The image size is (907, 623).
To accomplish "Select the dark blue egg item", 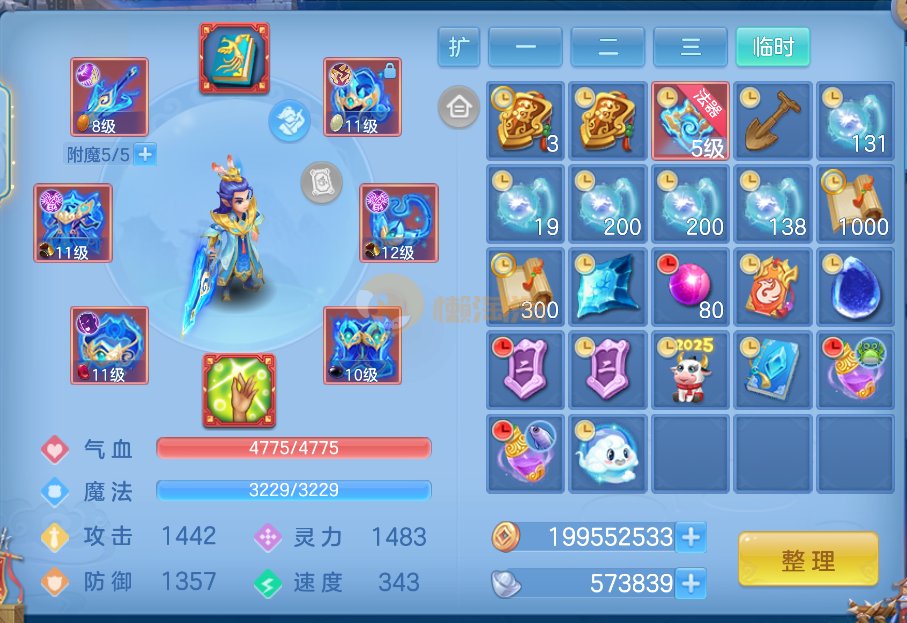I will pyautogui.click(x=855, y=287).
